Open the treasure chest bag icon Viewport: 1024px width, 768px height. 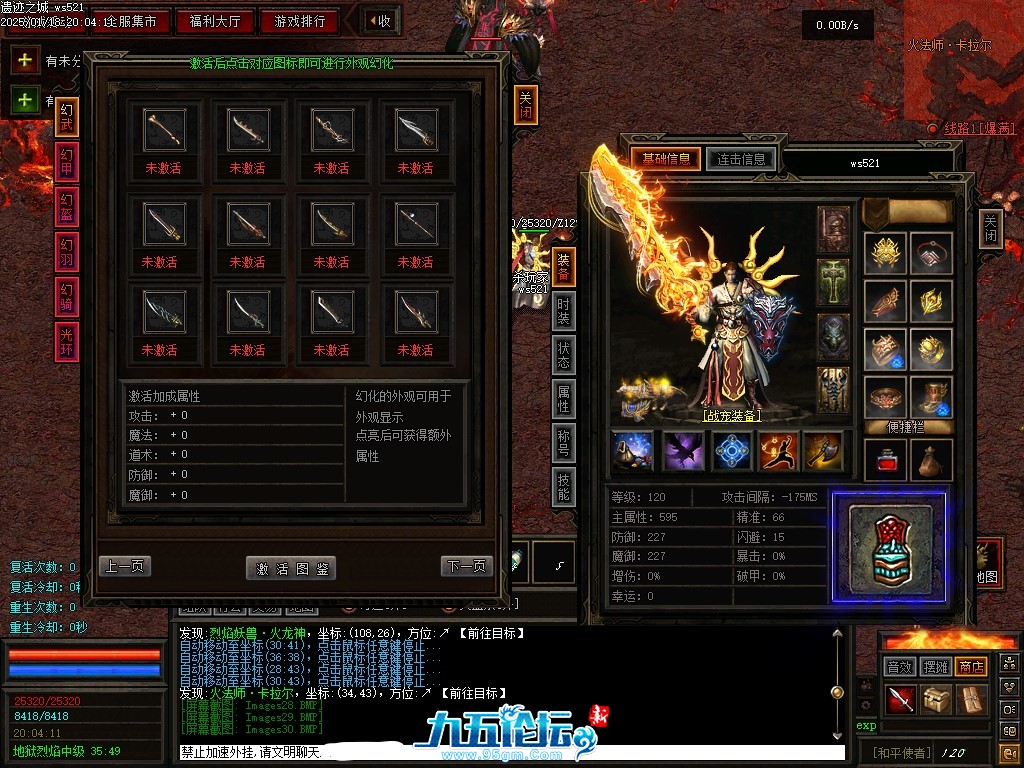[x=937, y=699]
